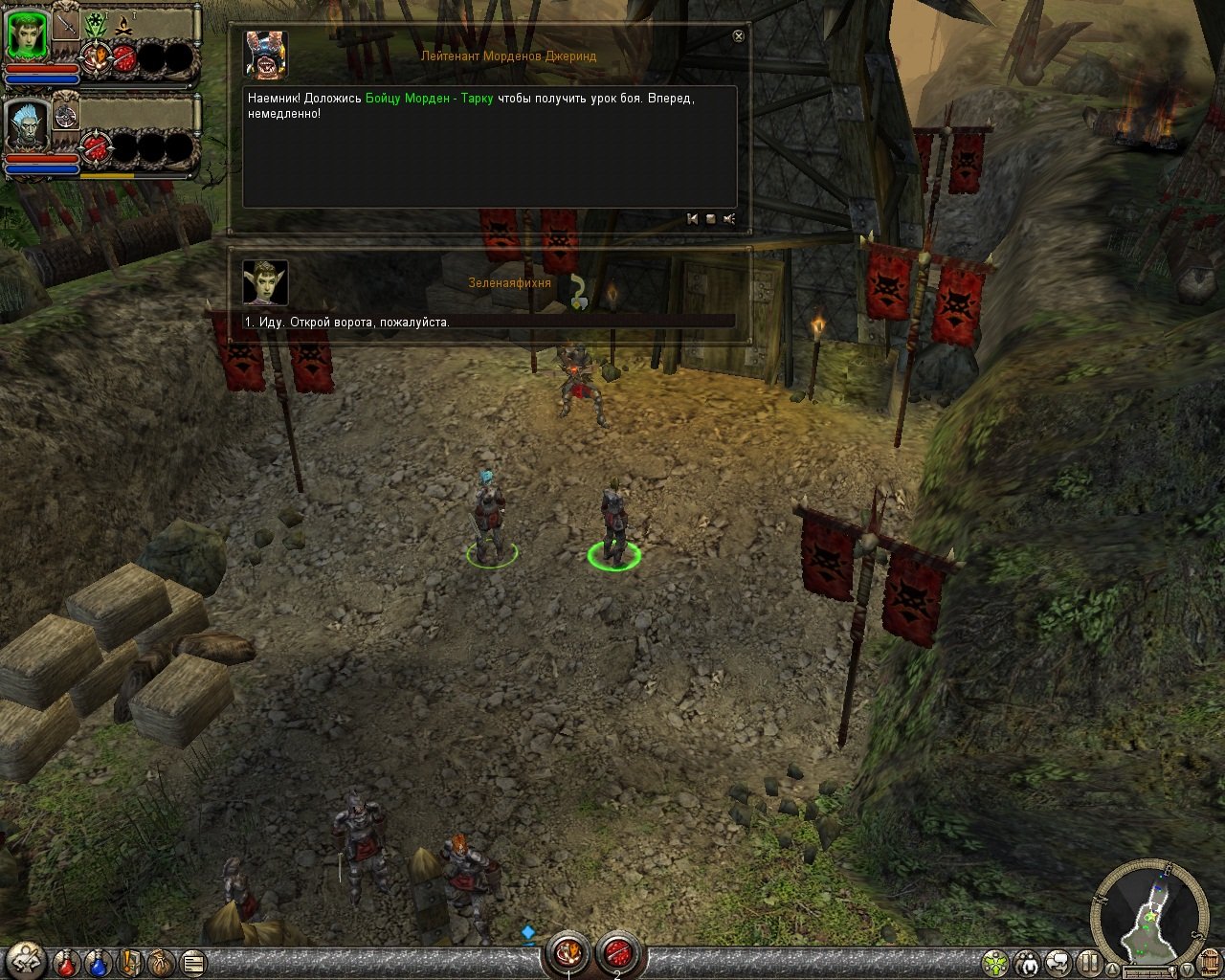Open the party management icon
This screenshot has width=1225, height=980.
click(1027, 963)
